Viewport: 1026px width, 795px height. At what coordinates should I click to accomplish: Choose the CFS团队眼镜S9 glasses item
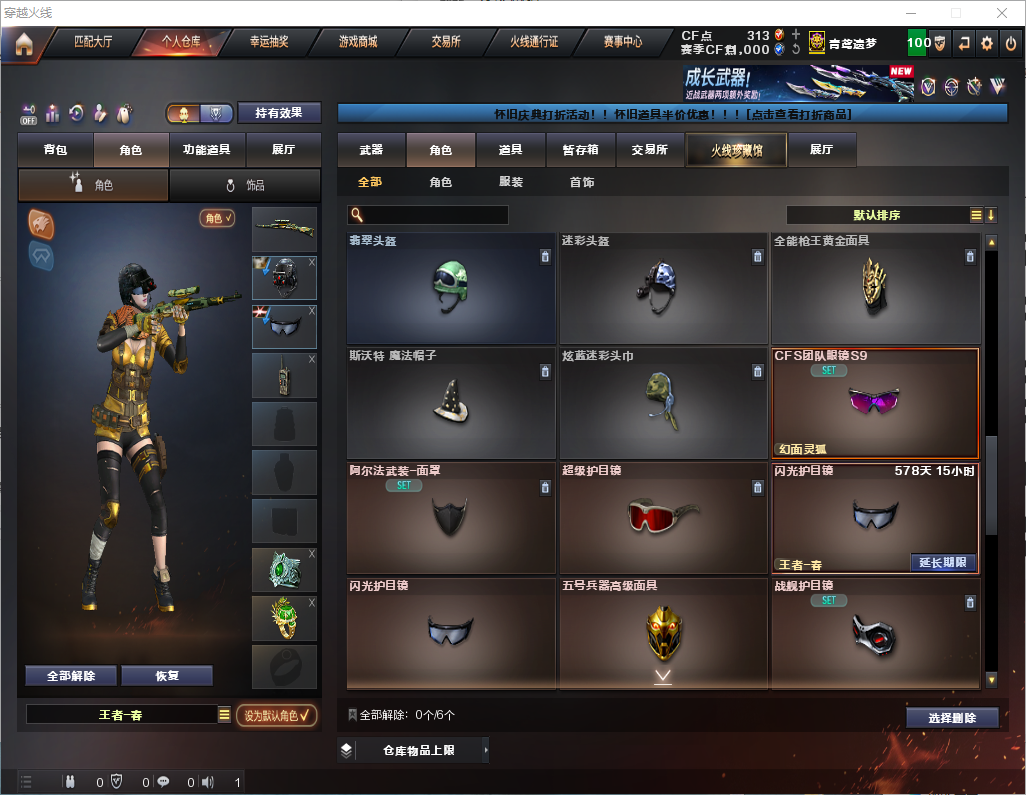(x=874, y=403)
